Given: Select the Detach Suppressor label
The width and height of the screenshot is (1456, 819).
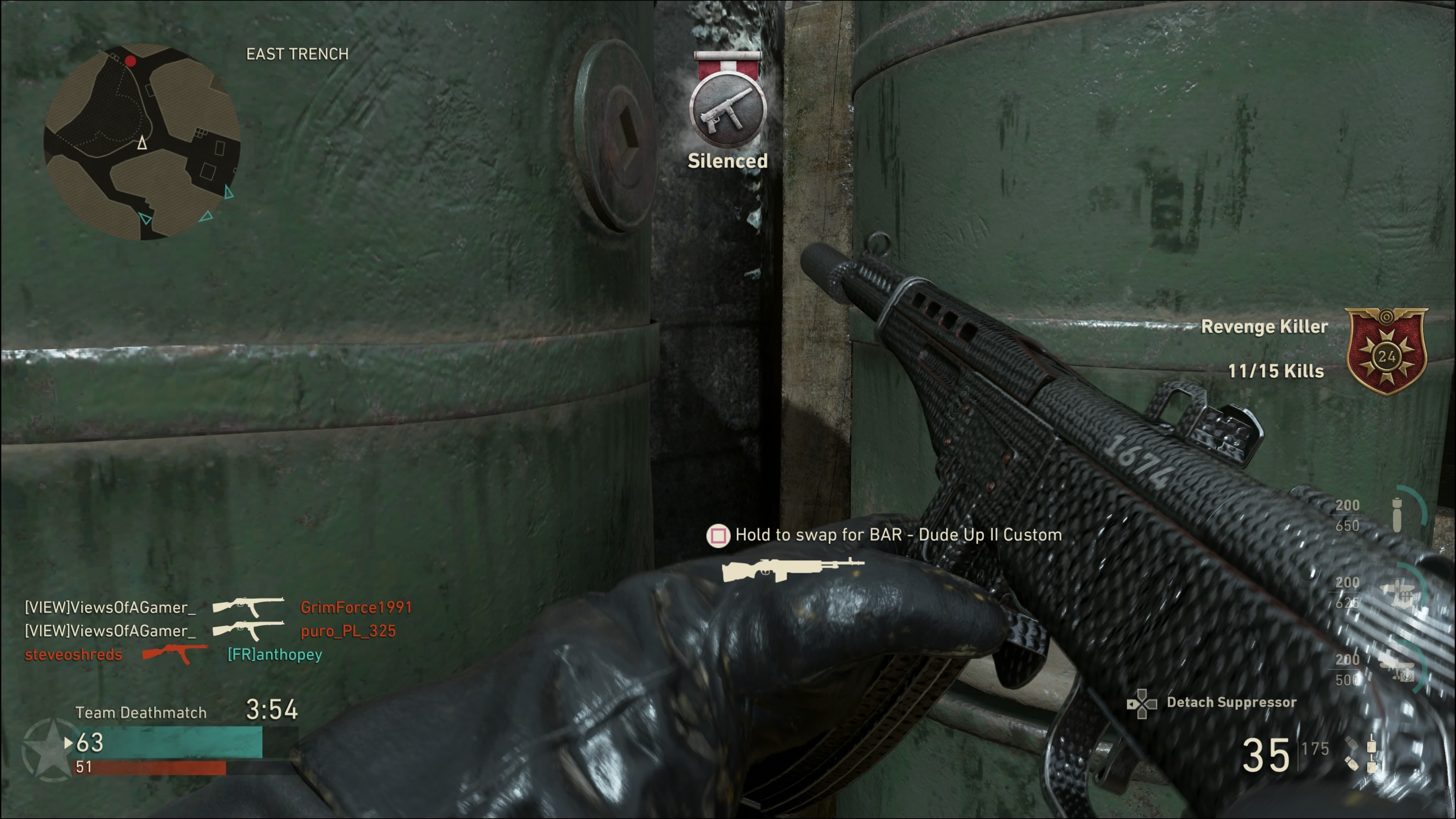Looking at the screenshot, I should [x=1231, y=703].
